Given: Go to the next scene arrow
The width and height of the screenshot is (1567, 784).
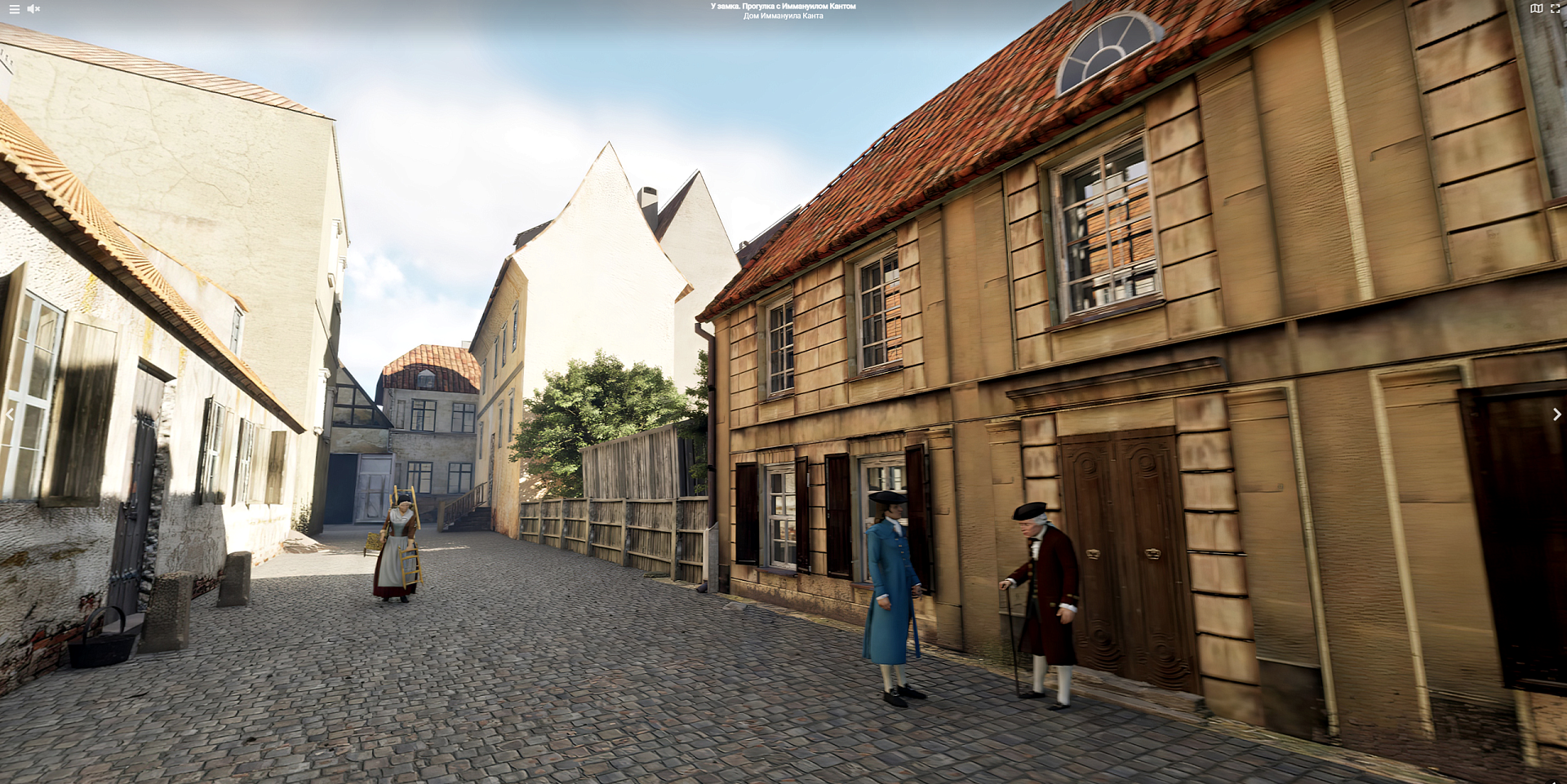Looking at the screenshot, I should pyautogui.click(x=1556, y=414).
